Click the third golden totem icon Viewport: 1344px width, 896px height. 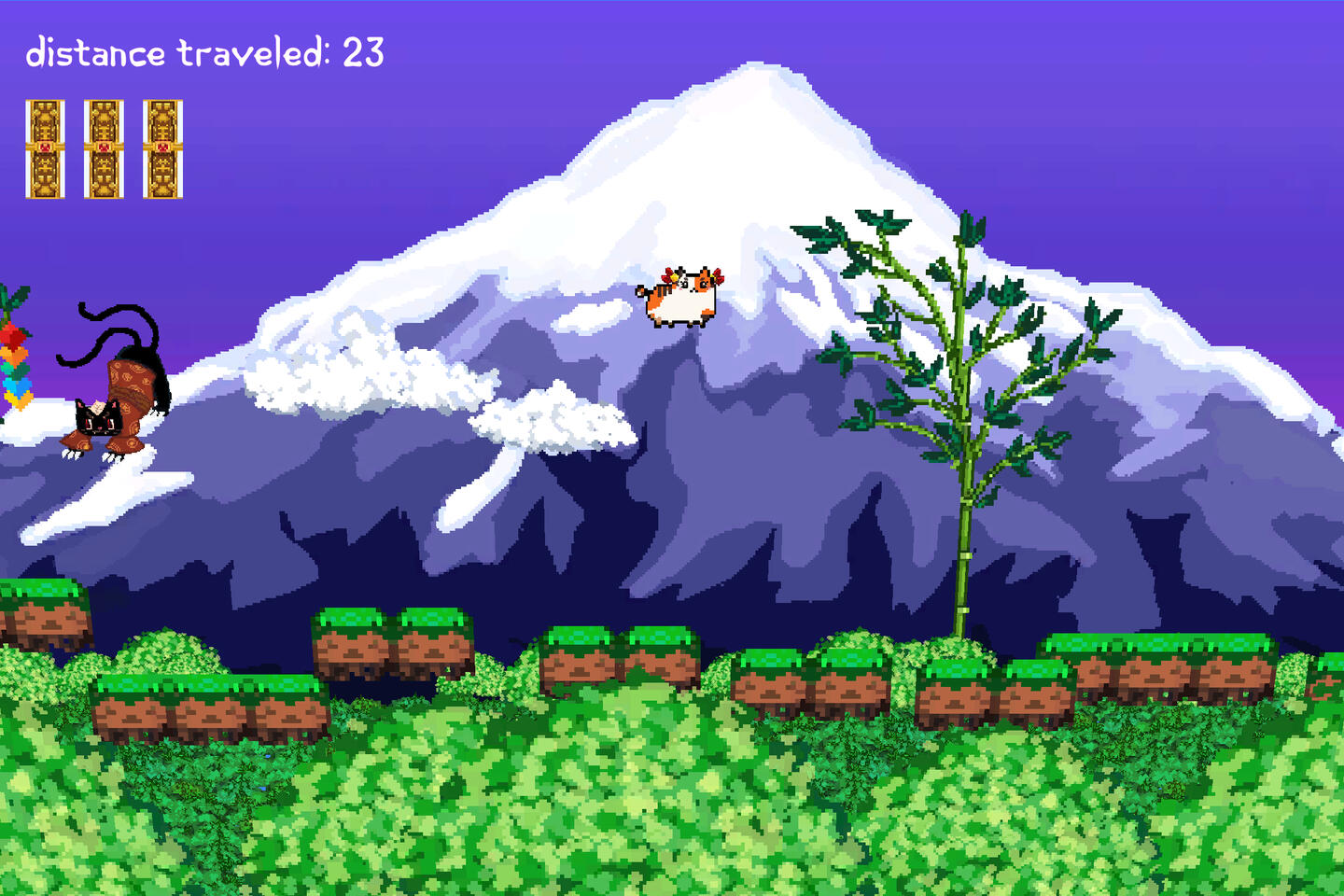(162, 147)
